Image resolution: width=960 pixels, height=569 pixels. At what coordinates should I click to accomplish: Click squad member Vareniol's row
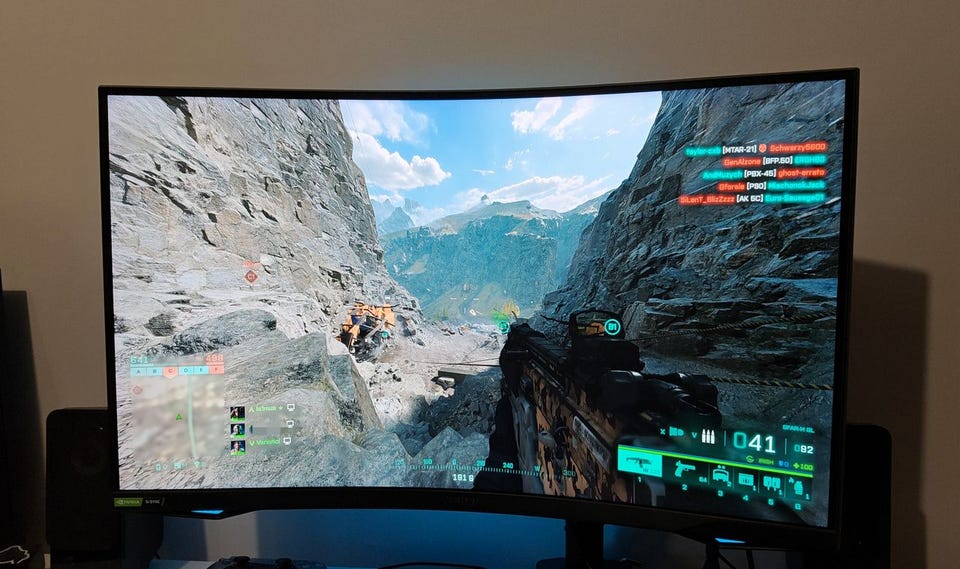tap(262, 440)
